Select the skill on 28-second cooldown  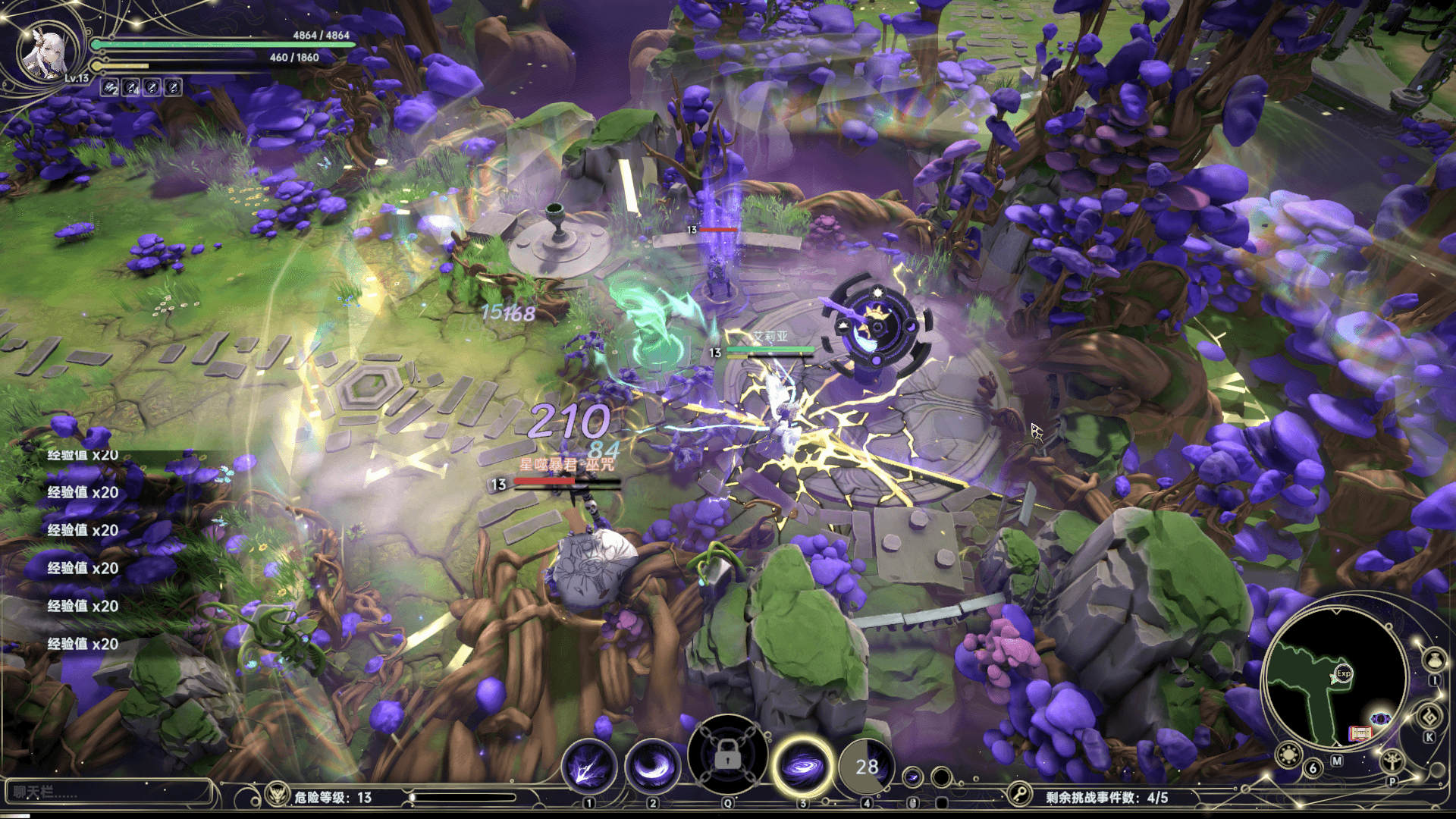(x=867, y=767)
